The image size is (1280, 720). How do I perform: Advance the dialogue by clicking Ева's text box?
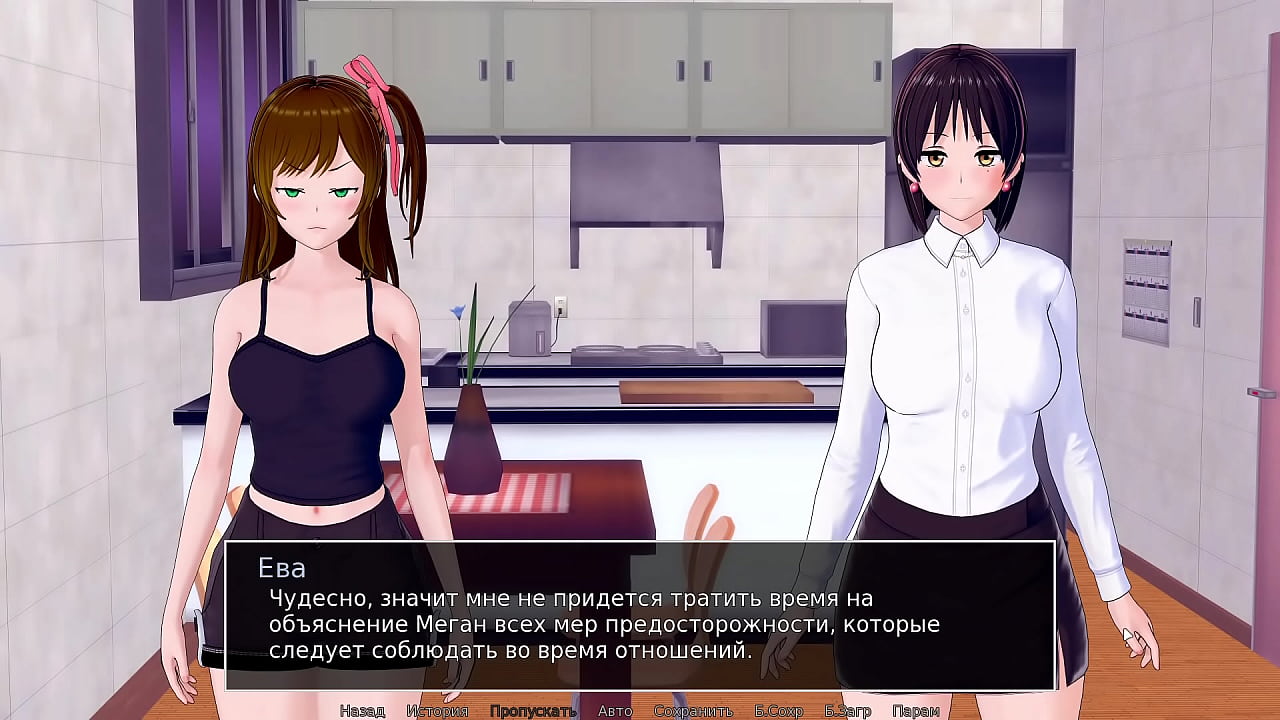pyautogui.click(x=640, y=615)
